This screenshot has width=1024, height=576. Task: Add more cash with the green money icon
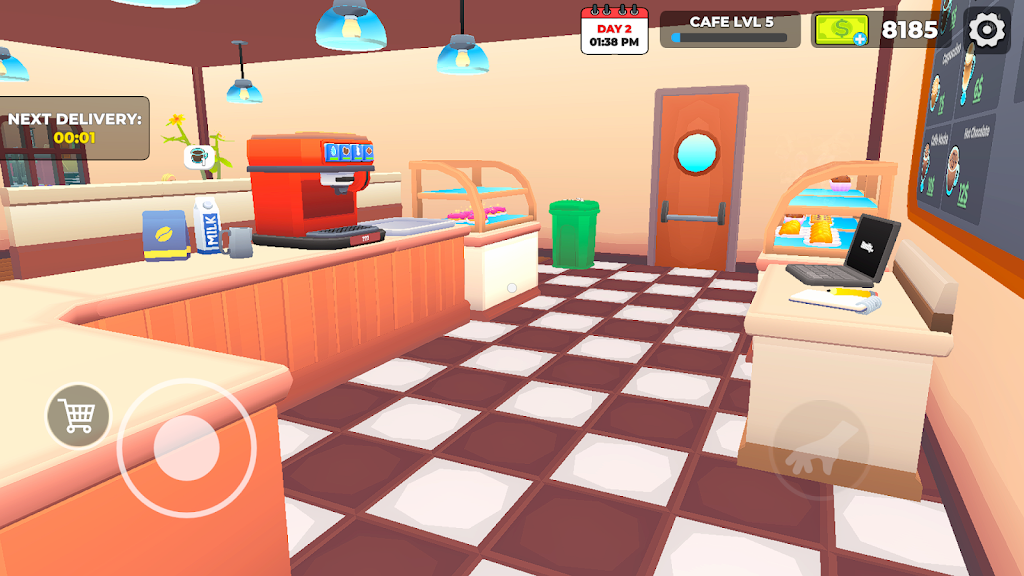point(840,30)
